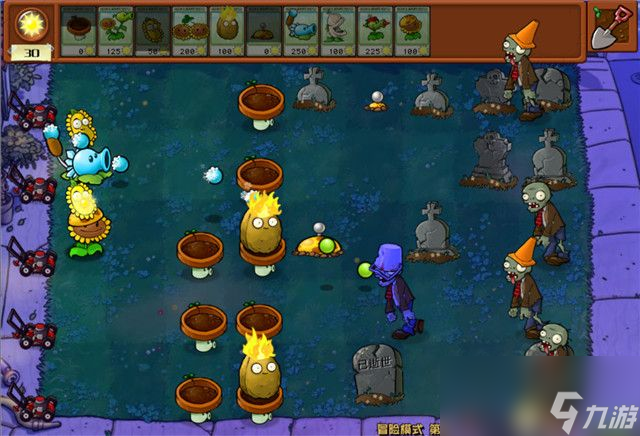Choose the red plant card costing 225
640x436 pixels.
pyautogui.click(x=374, y=30)
